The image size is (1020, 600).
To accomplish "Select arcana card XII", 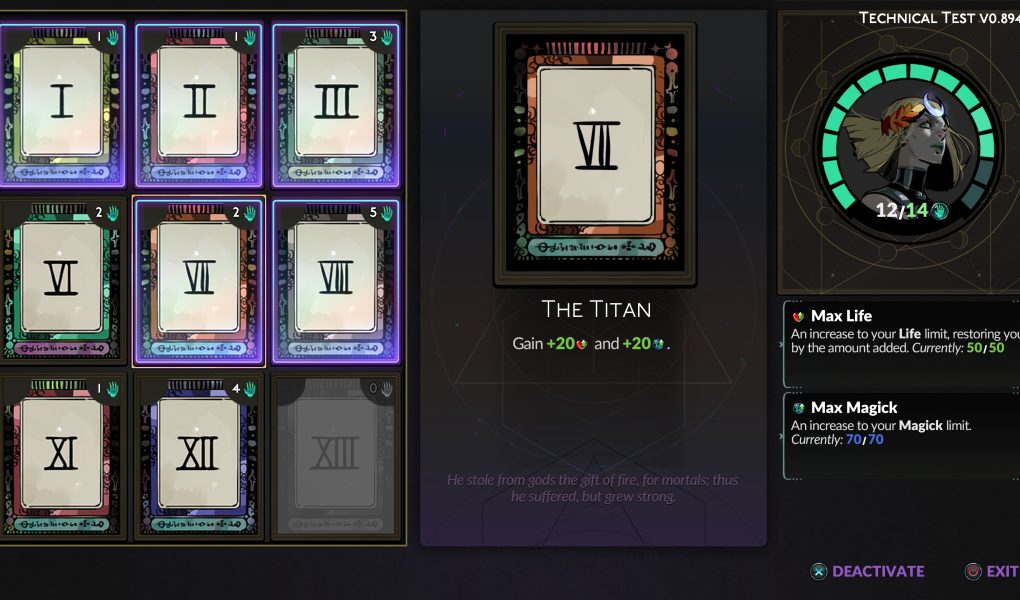I will 199,455.
